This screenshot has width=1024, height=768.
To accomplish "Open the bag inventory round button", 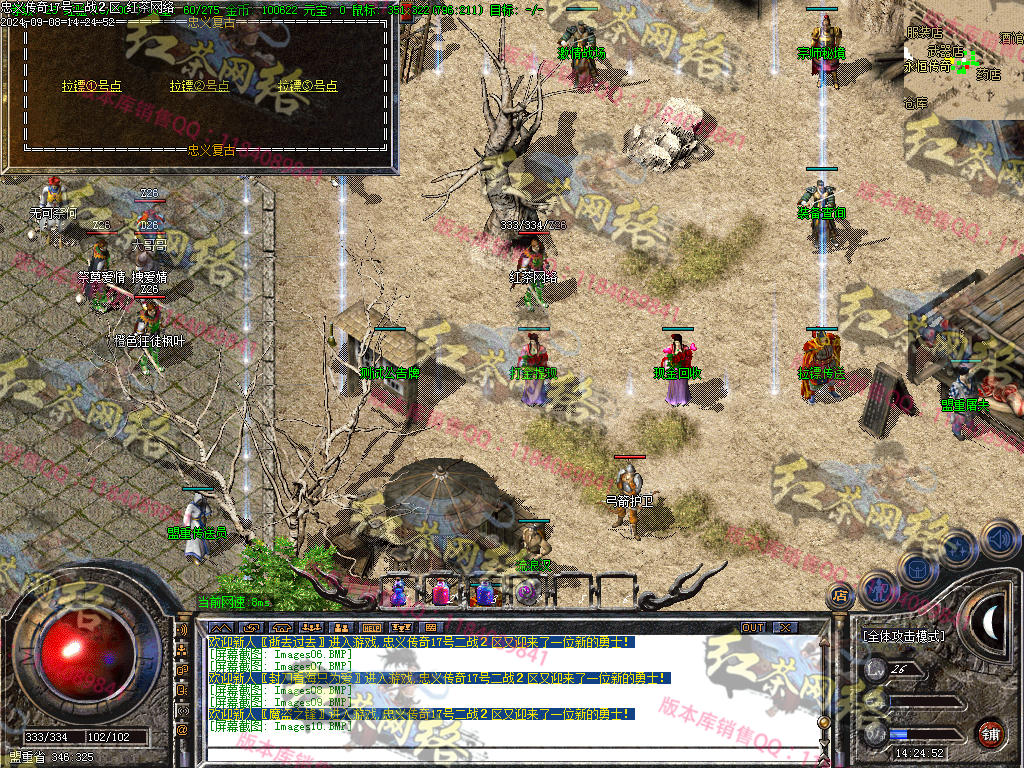I will (916, 566).
